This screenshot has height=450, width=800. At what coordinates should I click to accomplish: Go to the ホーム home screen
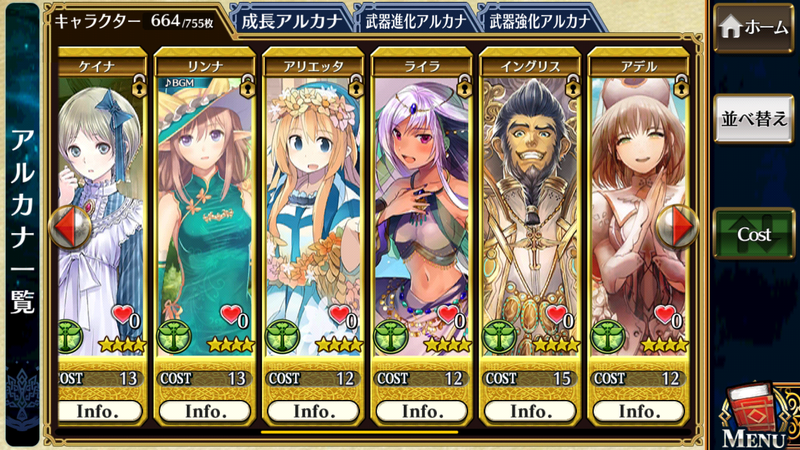754,28
